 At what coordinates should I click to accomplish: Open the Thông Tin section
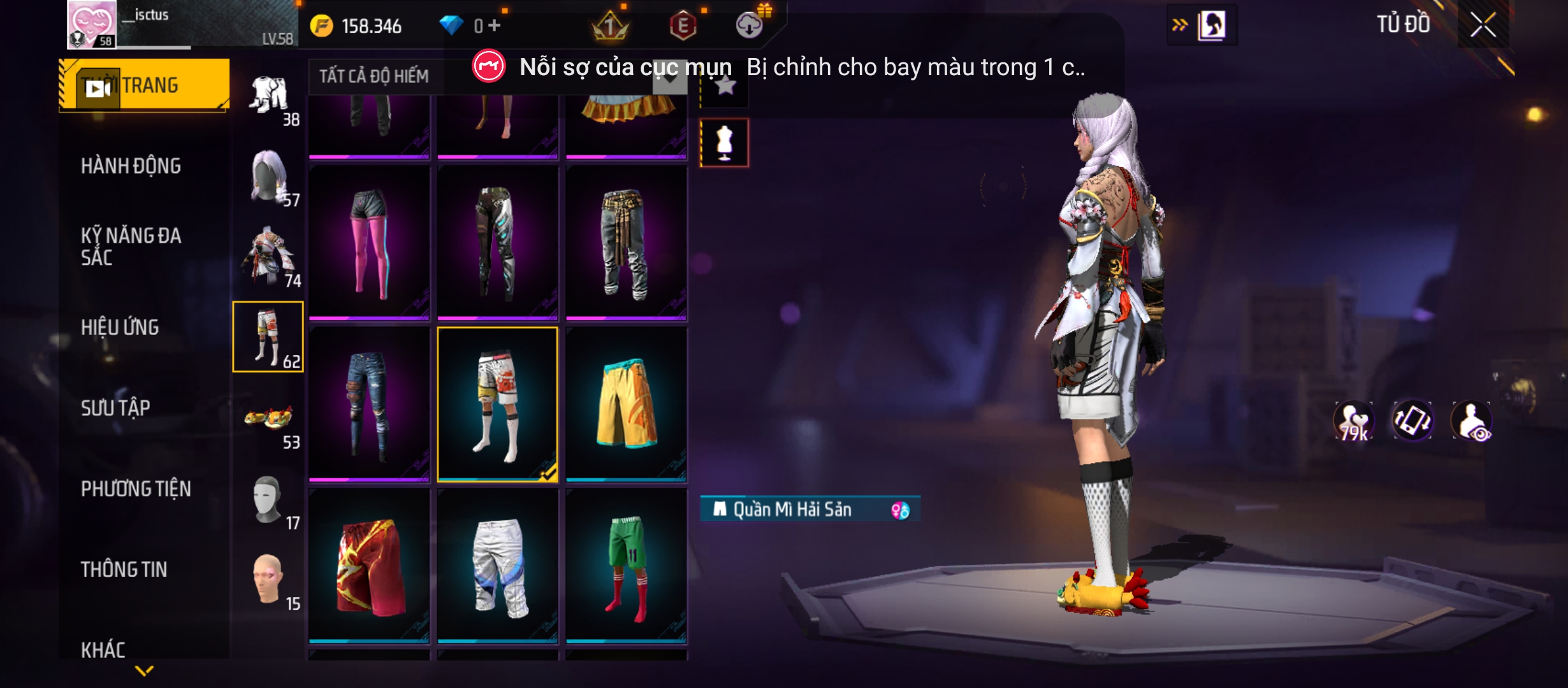click(124, 570)
